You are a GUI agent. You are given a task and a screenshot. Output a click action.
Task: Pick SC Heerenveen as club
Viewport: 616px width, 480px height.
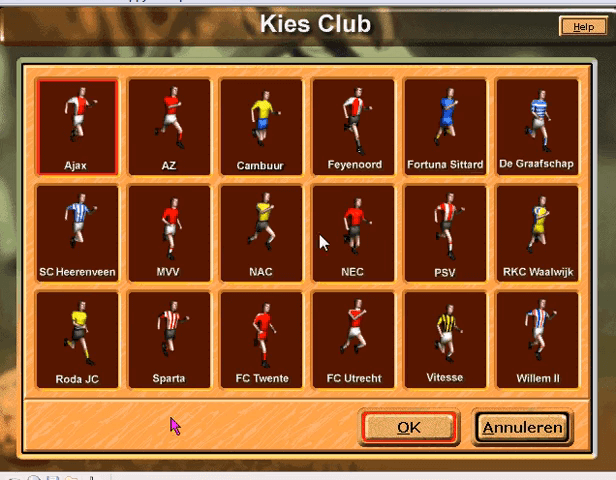coord(77,233)
